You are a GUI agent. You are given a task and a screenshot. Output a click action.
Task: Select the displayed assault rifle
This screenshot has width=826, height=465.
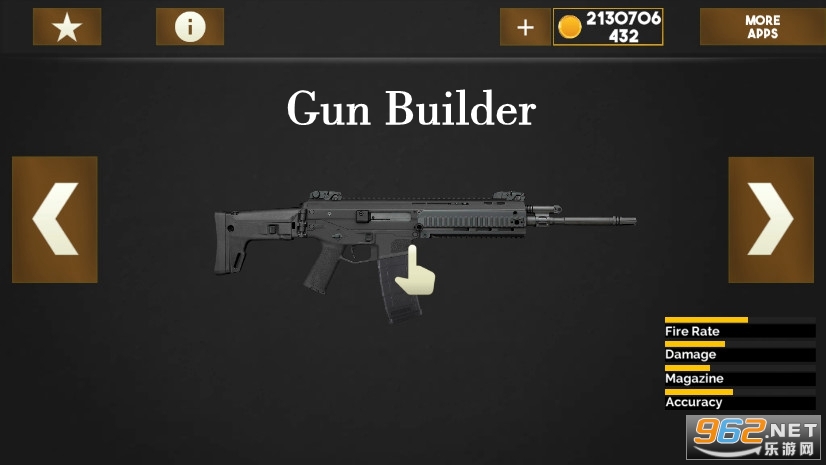pos(410,245)
